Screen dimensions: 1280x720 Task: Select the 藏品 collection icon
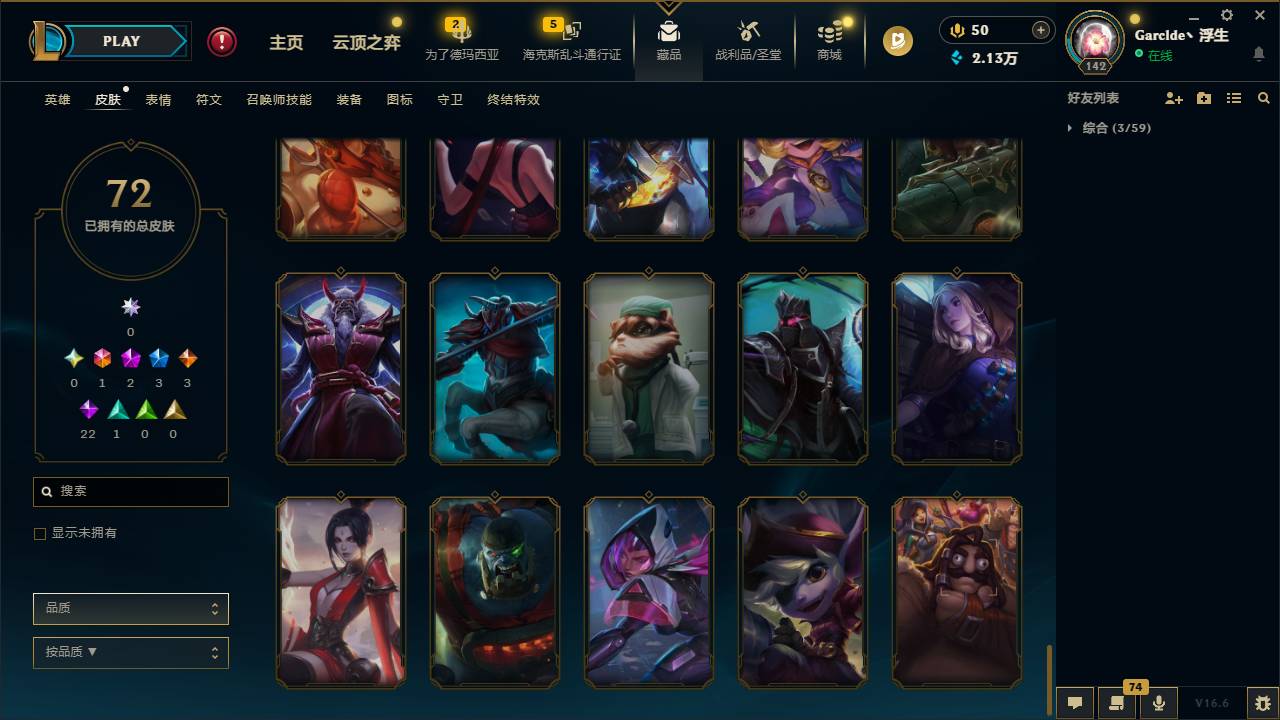tap(668, 40)
